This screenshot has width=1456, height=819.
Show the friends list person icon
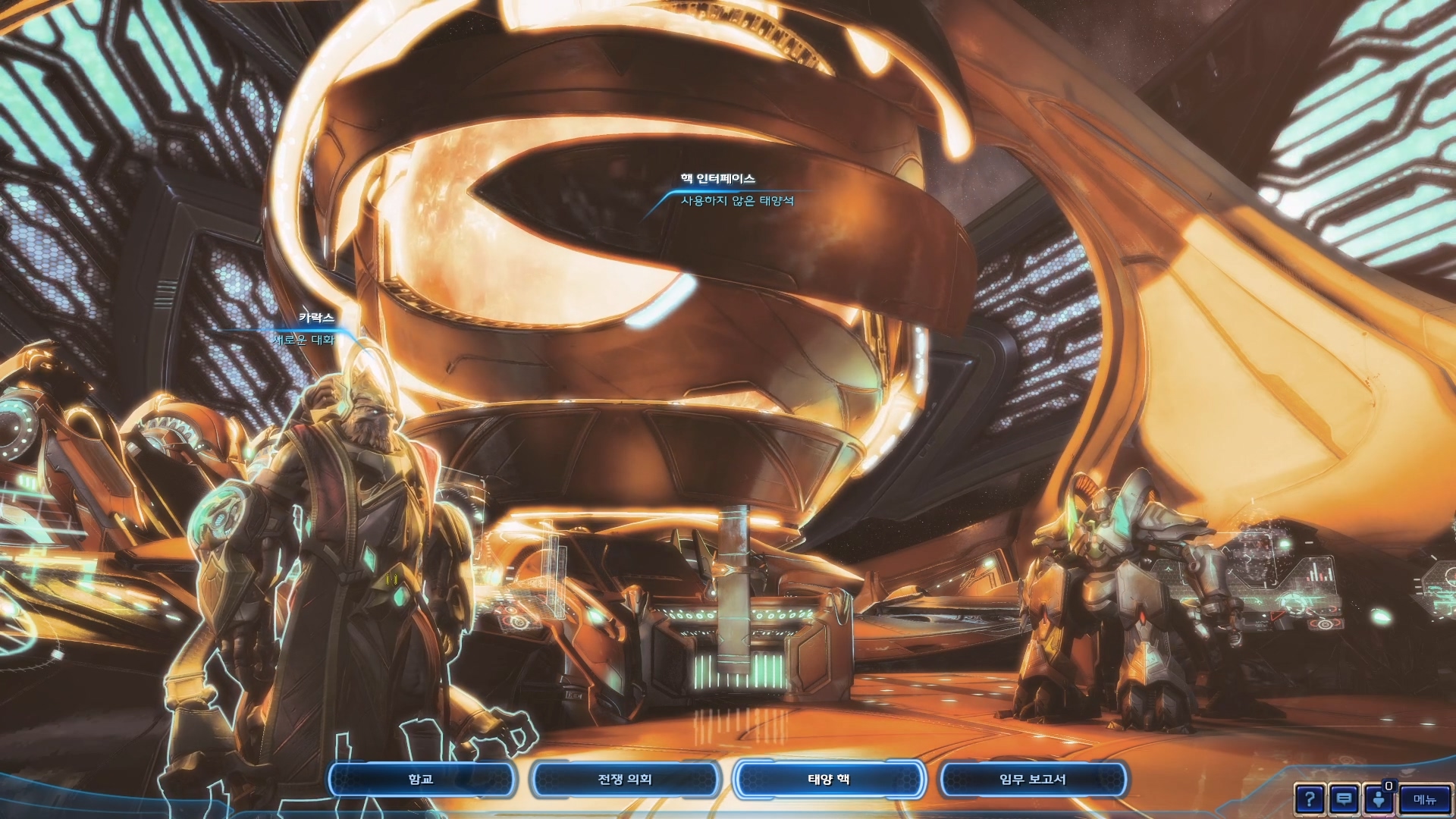tap(1379, 799)
